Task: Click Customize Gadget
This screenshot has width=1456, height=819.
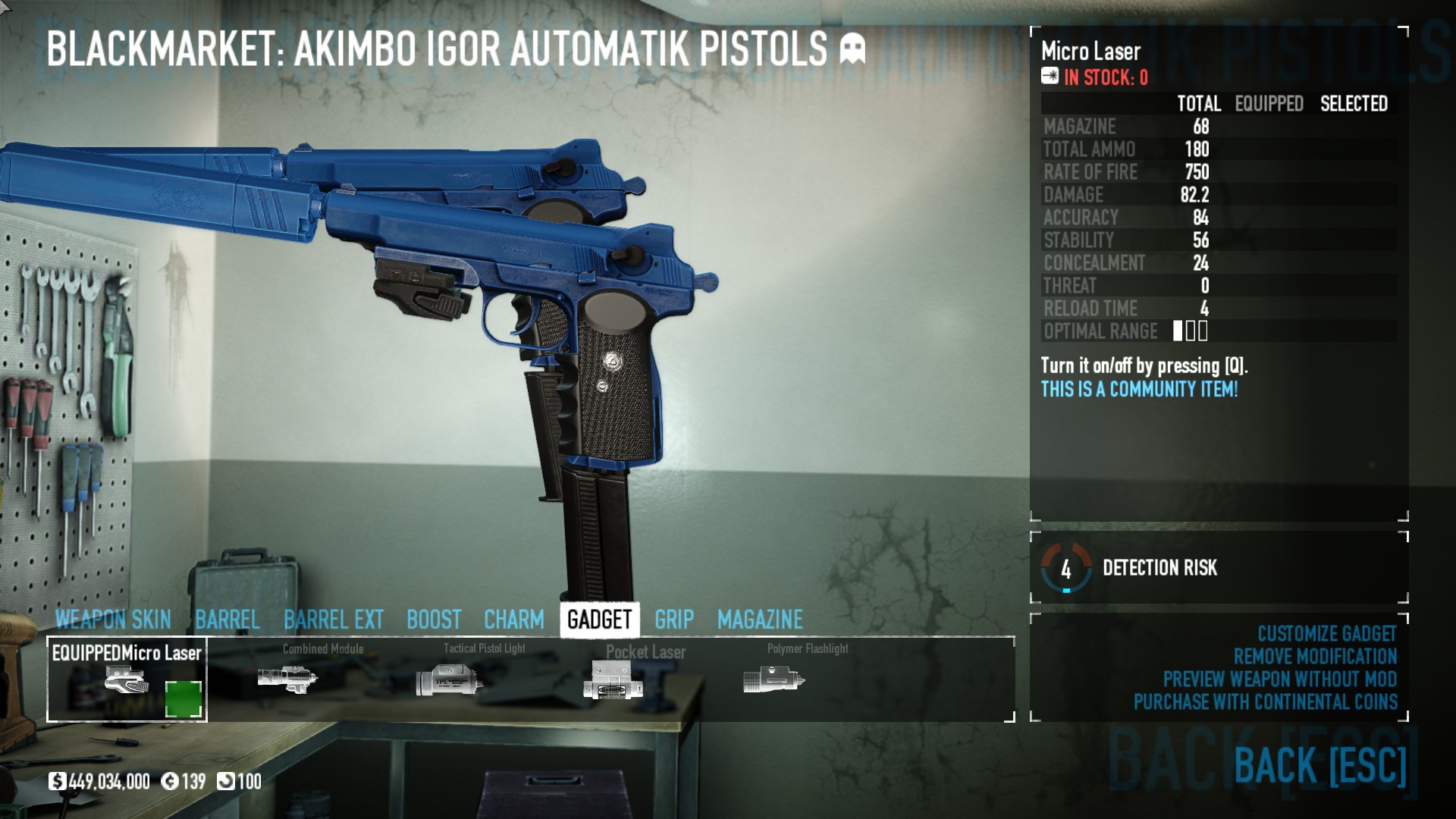Action: tap(1326, 634)
